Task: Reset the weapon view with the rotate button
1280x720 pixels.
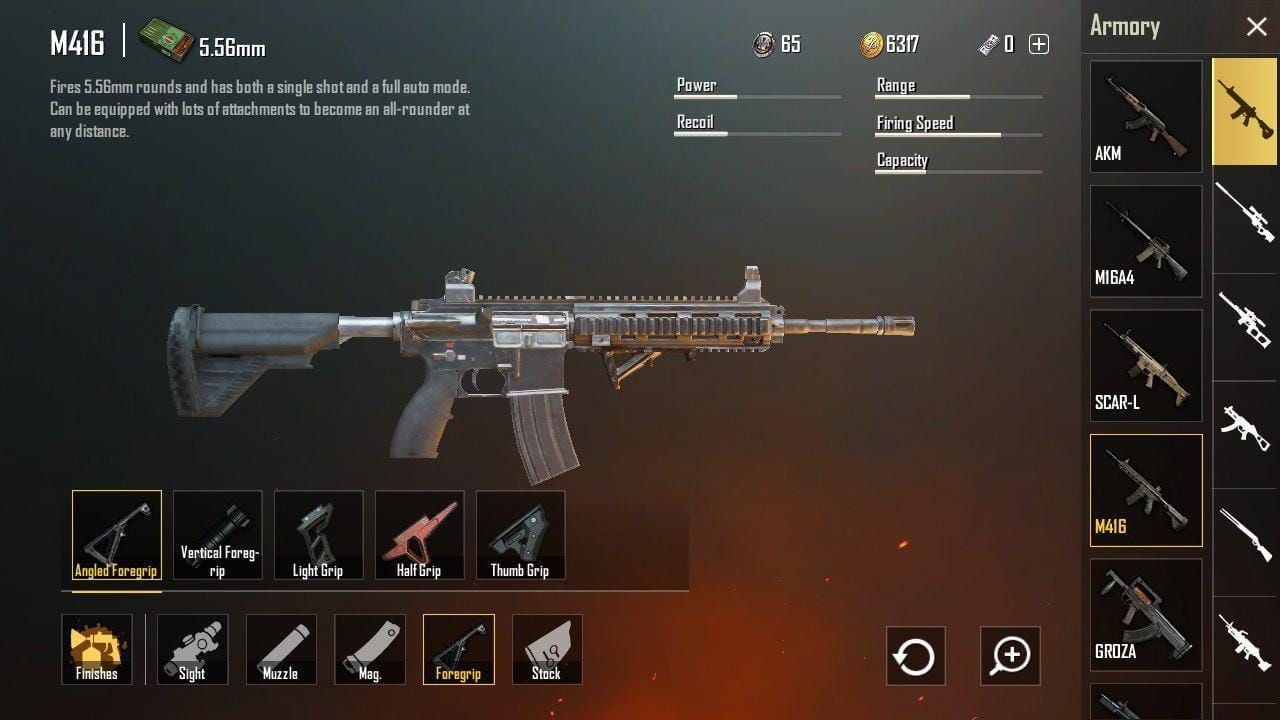Action: [x=916, y=656]
